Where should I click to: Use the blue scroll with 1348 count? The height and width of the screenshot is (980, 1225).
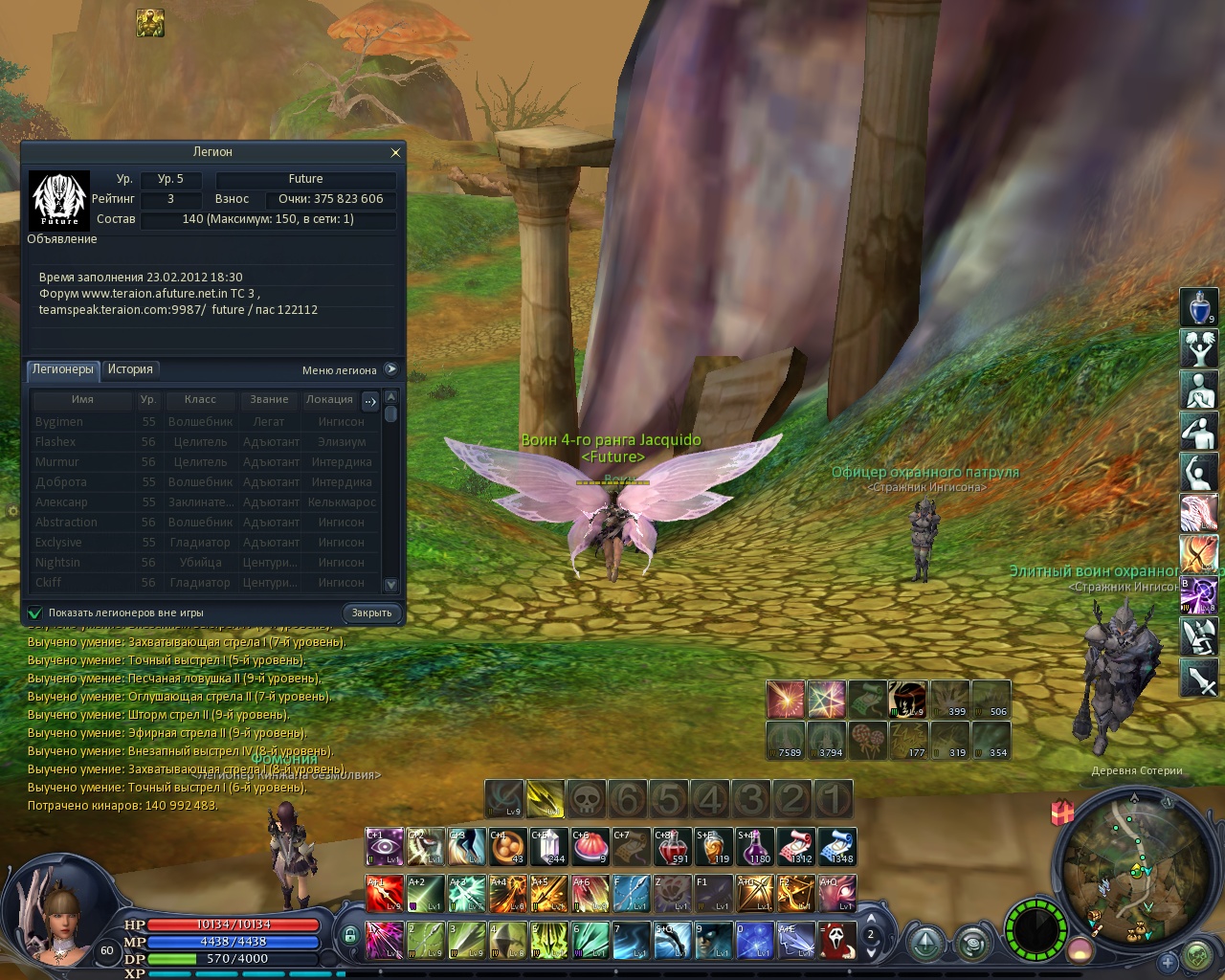[836, 847]
